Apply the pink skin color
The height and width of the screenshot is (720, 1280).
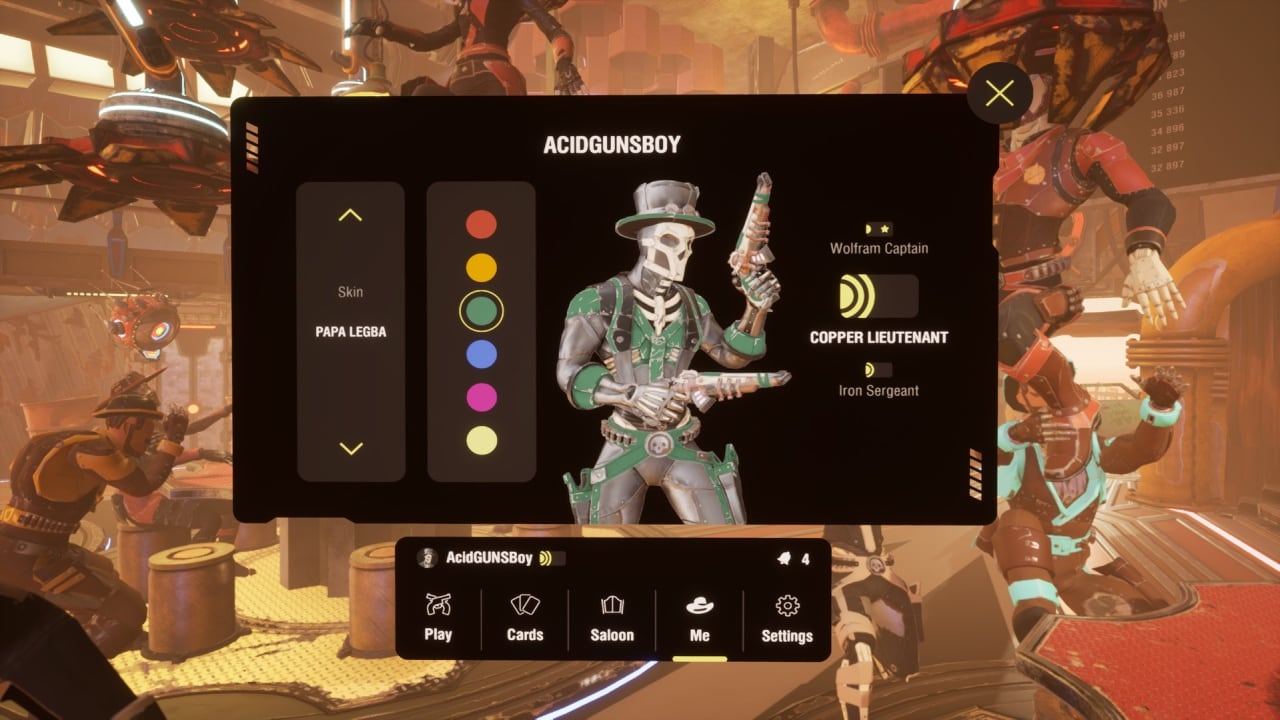tap(481, 397)
